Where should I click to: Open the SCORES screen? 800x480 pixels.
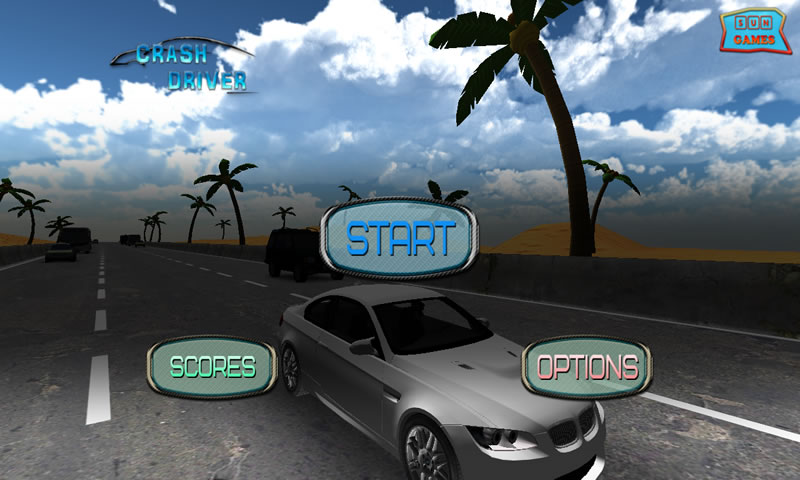[x=212, y=367]
